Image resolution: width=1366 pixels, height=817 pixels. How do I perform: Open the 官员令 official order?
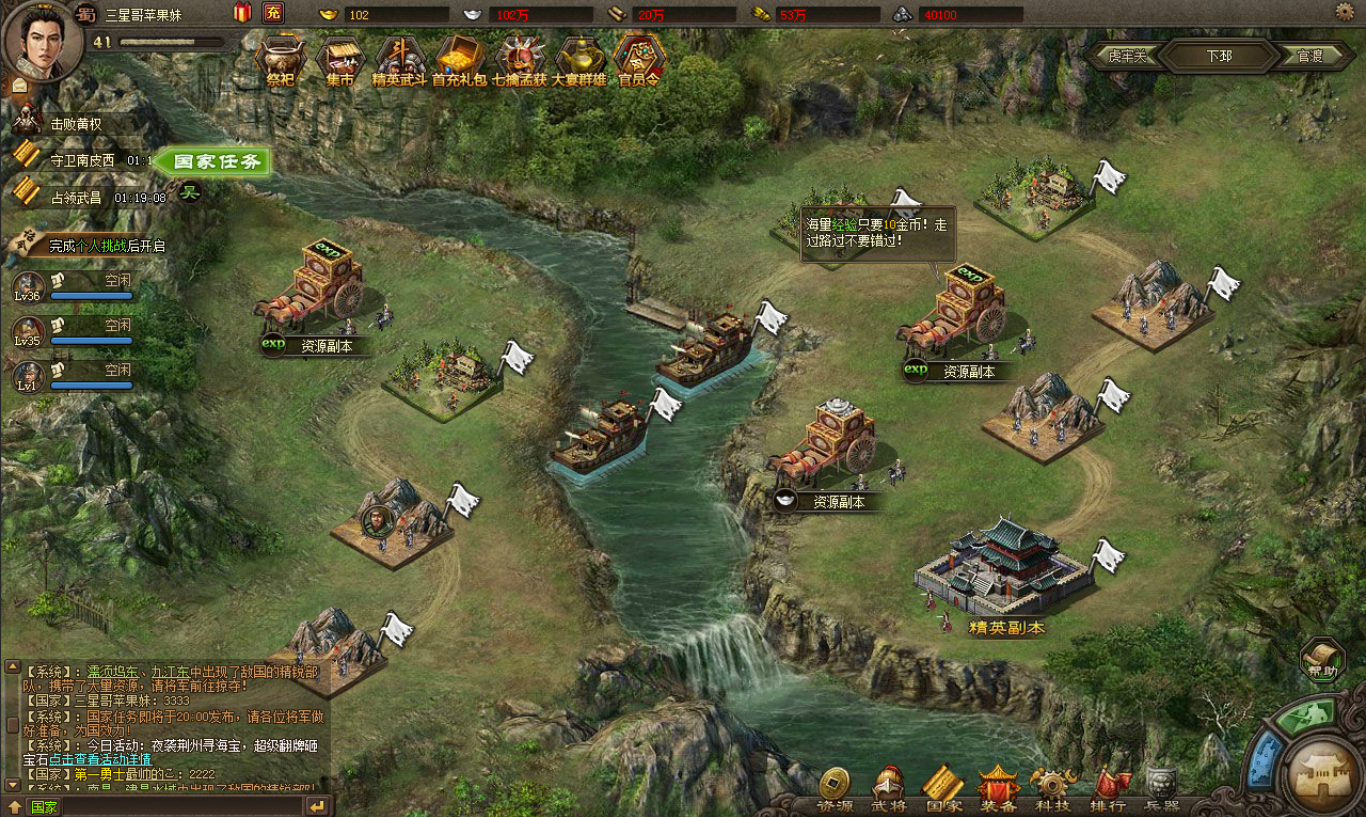[x=639, y=60]
